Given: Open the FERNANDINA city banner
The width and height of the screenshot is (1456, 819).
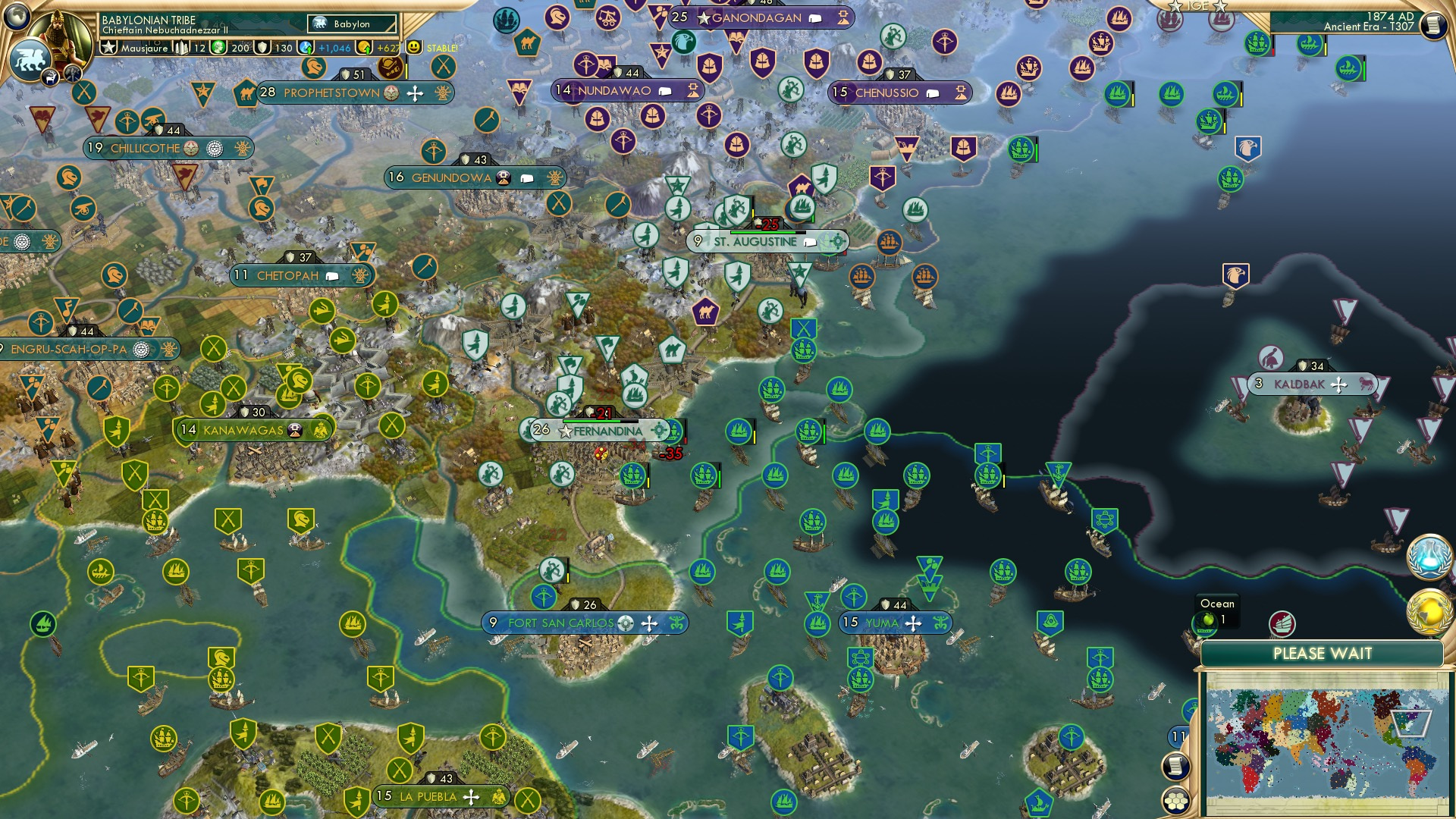Looking at the screenshot, I should tap(599, 431).
